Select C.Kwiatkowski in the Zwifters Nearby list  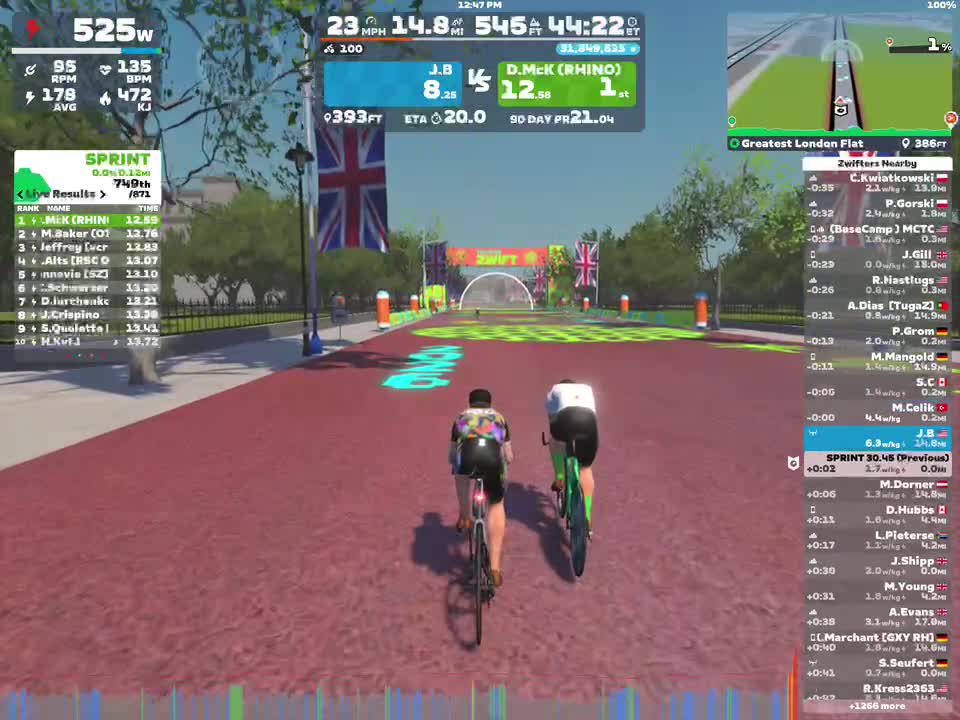[x=877, y=182]
